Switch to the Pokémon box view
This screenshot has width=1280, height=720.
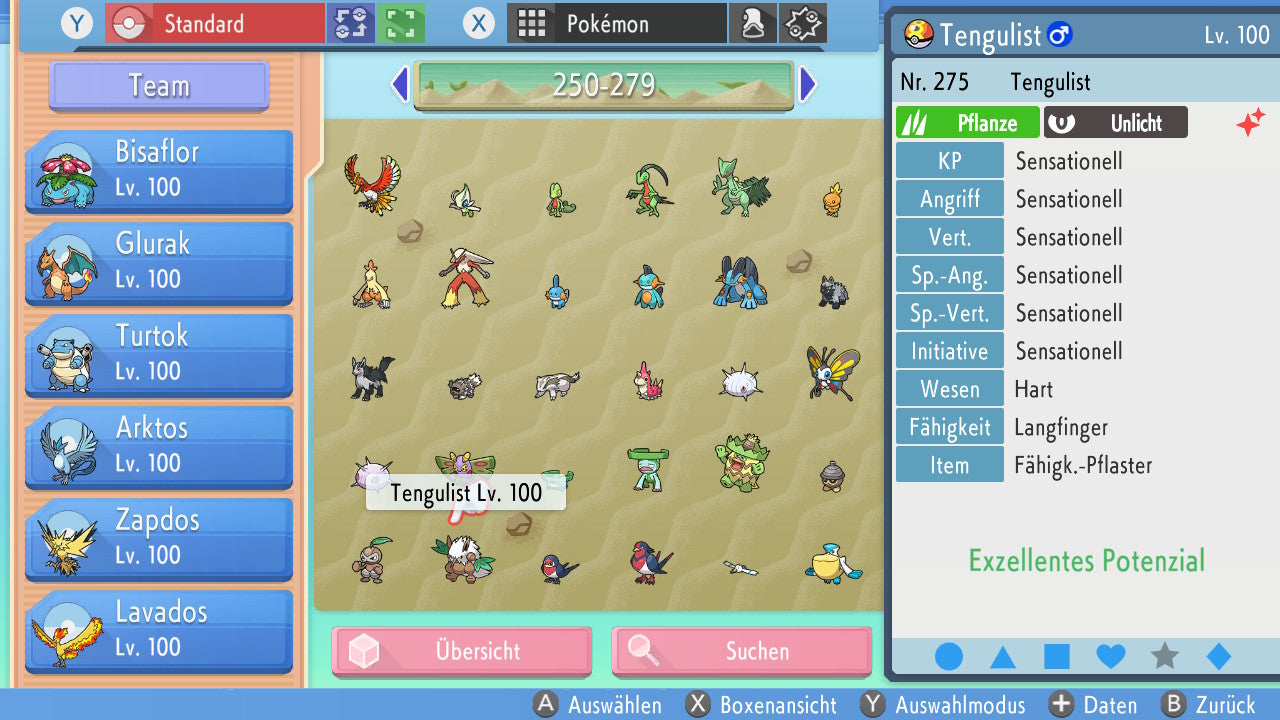(x=617, y=23)
